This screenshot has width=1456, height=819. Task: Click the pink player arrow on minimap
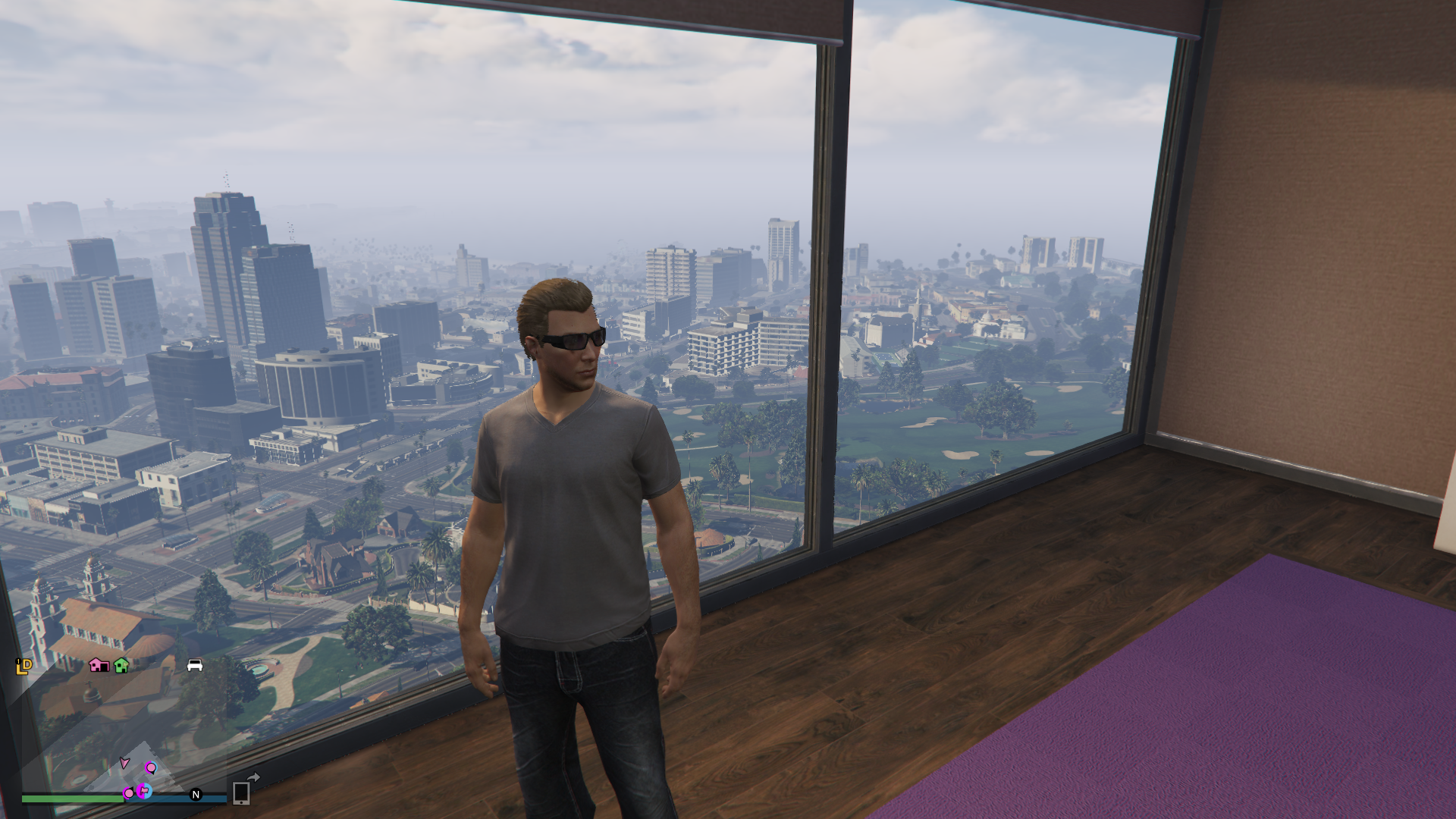pyautogui.click(x=124, y=763)
